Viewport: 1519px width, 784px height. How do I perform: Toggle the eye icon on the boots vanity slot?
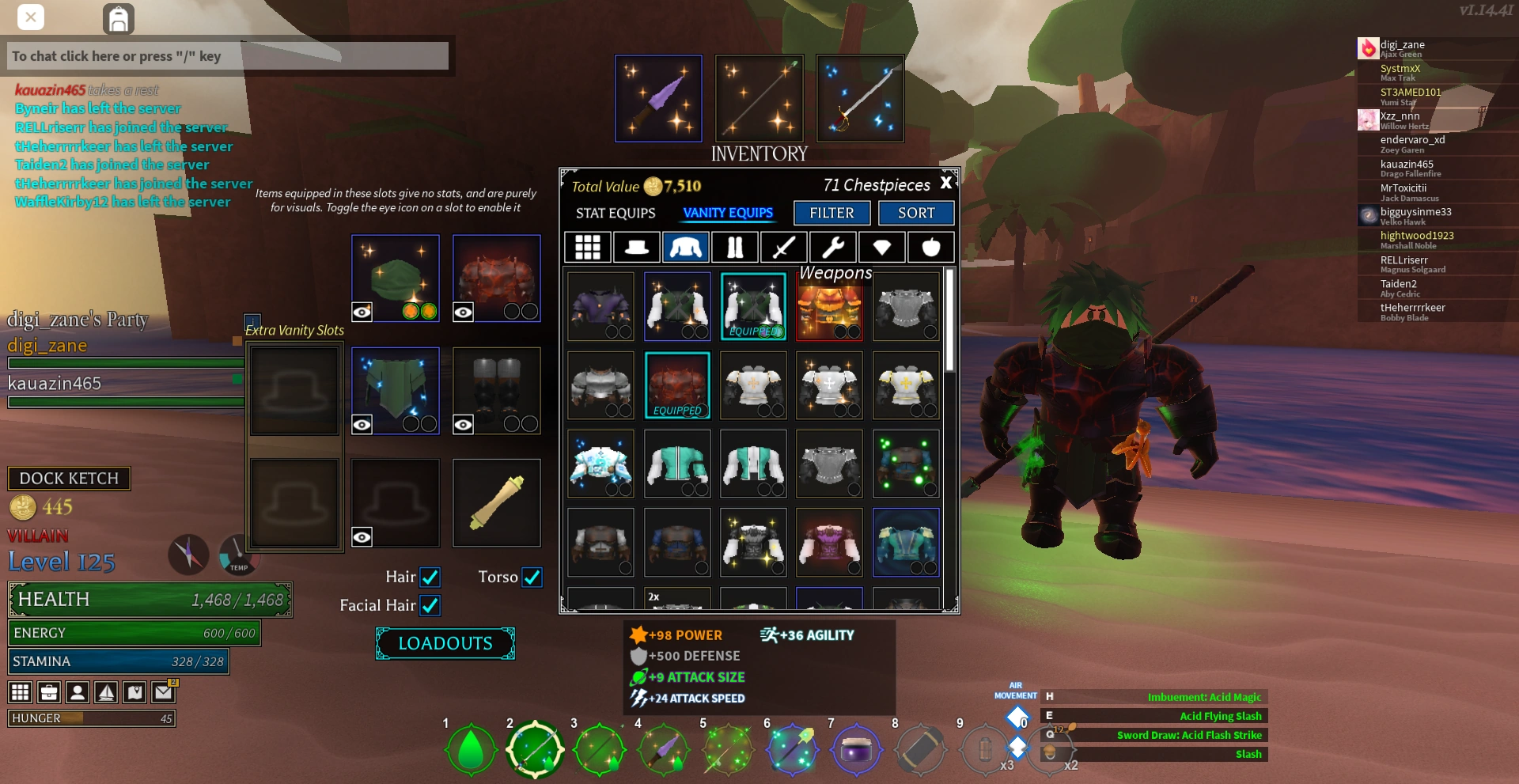(x=463, y=424)
